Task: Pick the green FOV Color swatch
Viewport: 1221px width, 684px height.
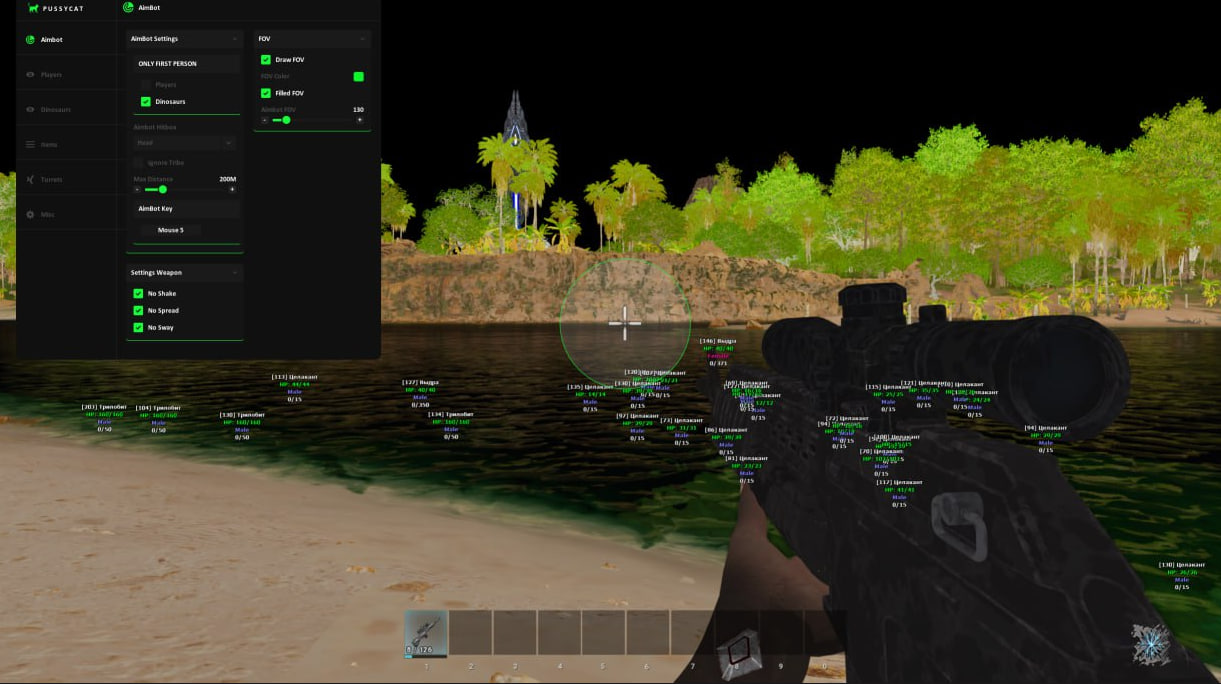Action: (358, 77)
